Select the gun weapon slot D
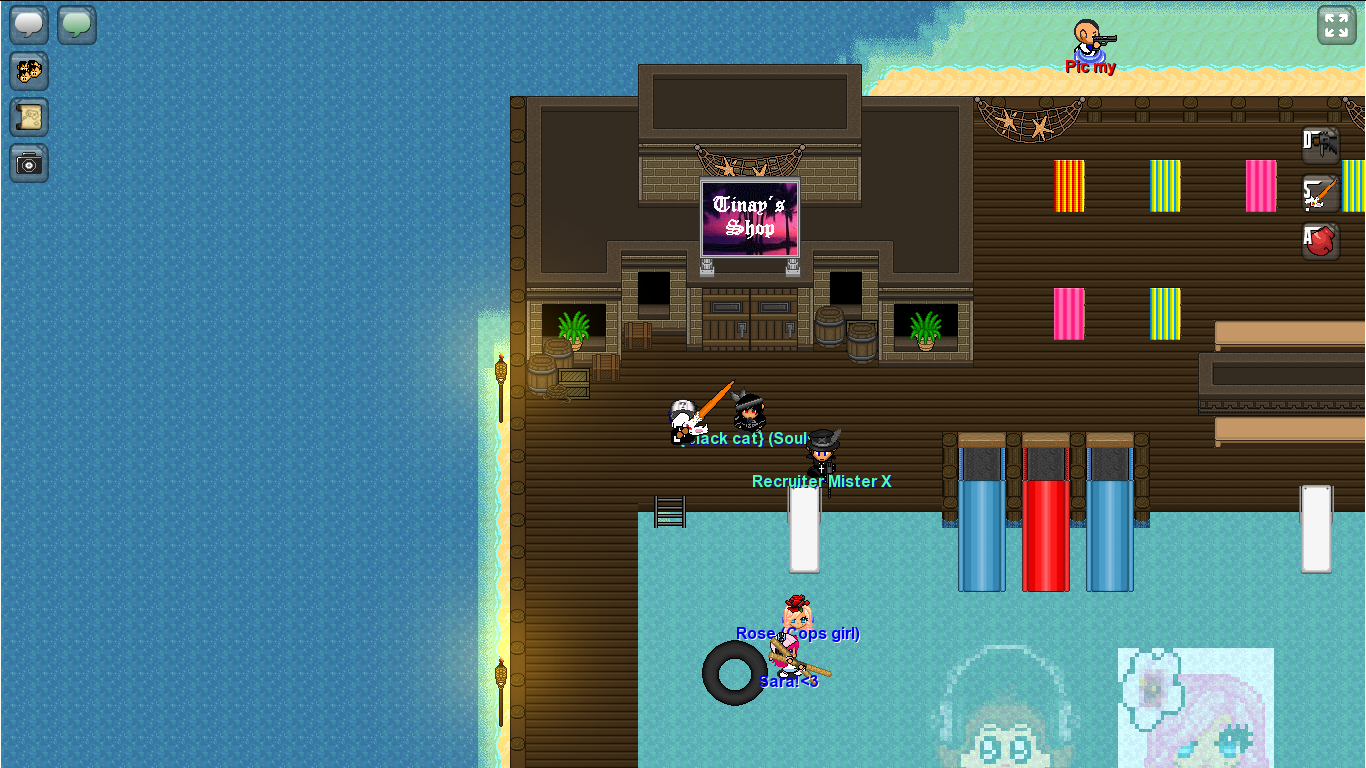The width and height of the screenshot is (1366, 768). pos(1321,145)
